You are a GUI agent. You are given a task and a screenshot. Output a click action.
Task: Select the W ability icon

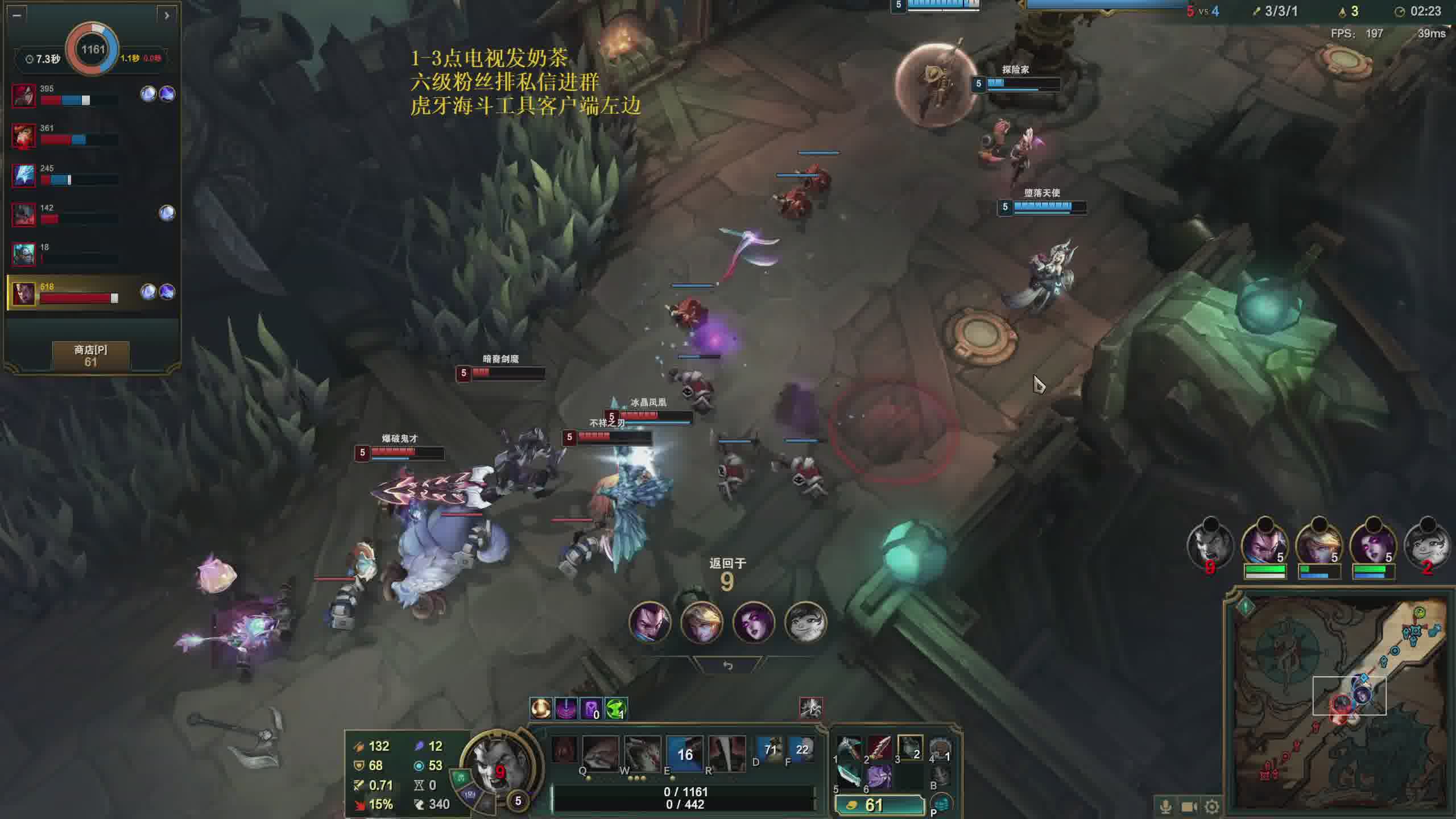642,753
